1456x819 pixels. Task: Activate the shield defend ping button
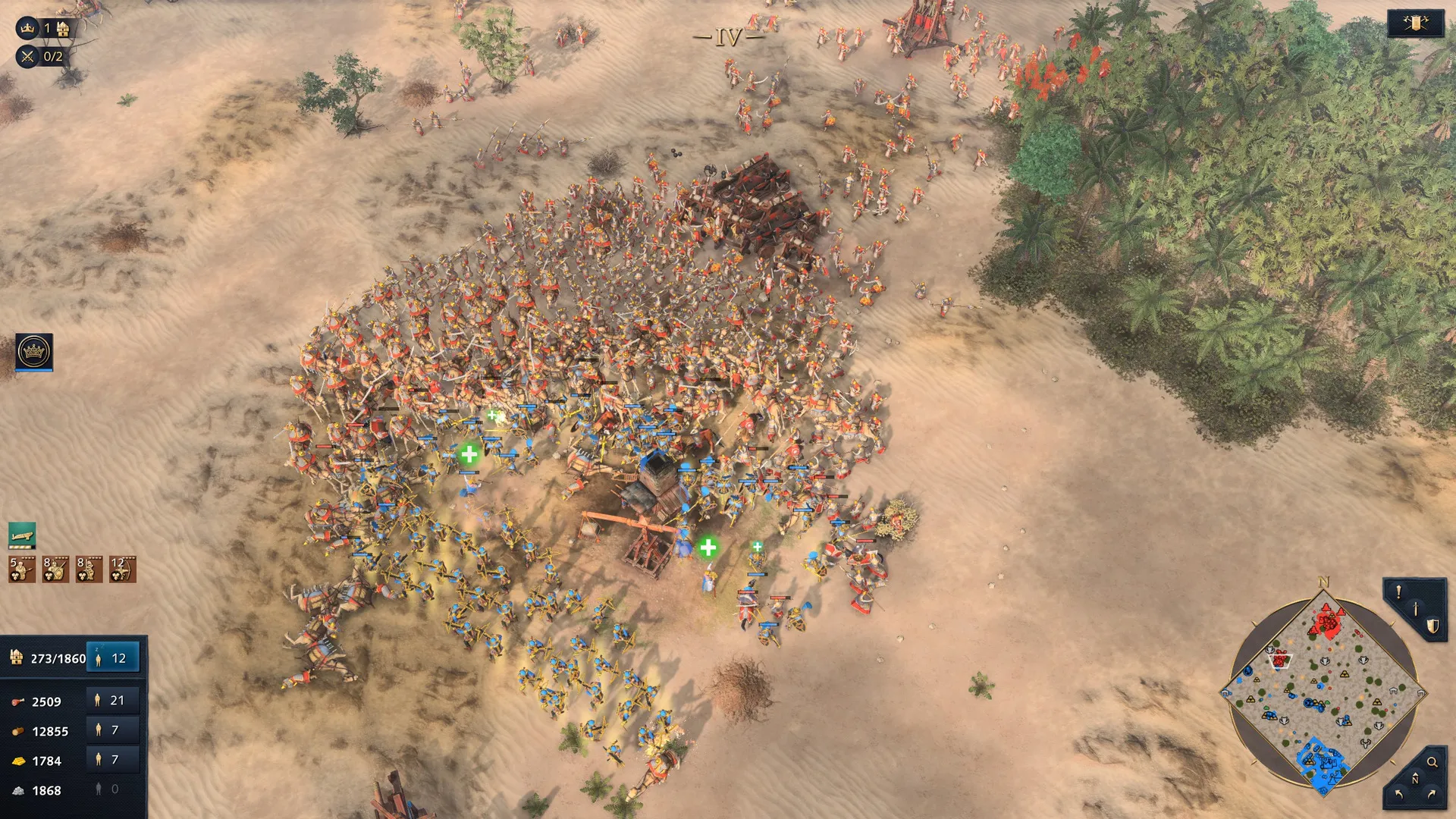point(1432,626)
